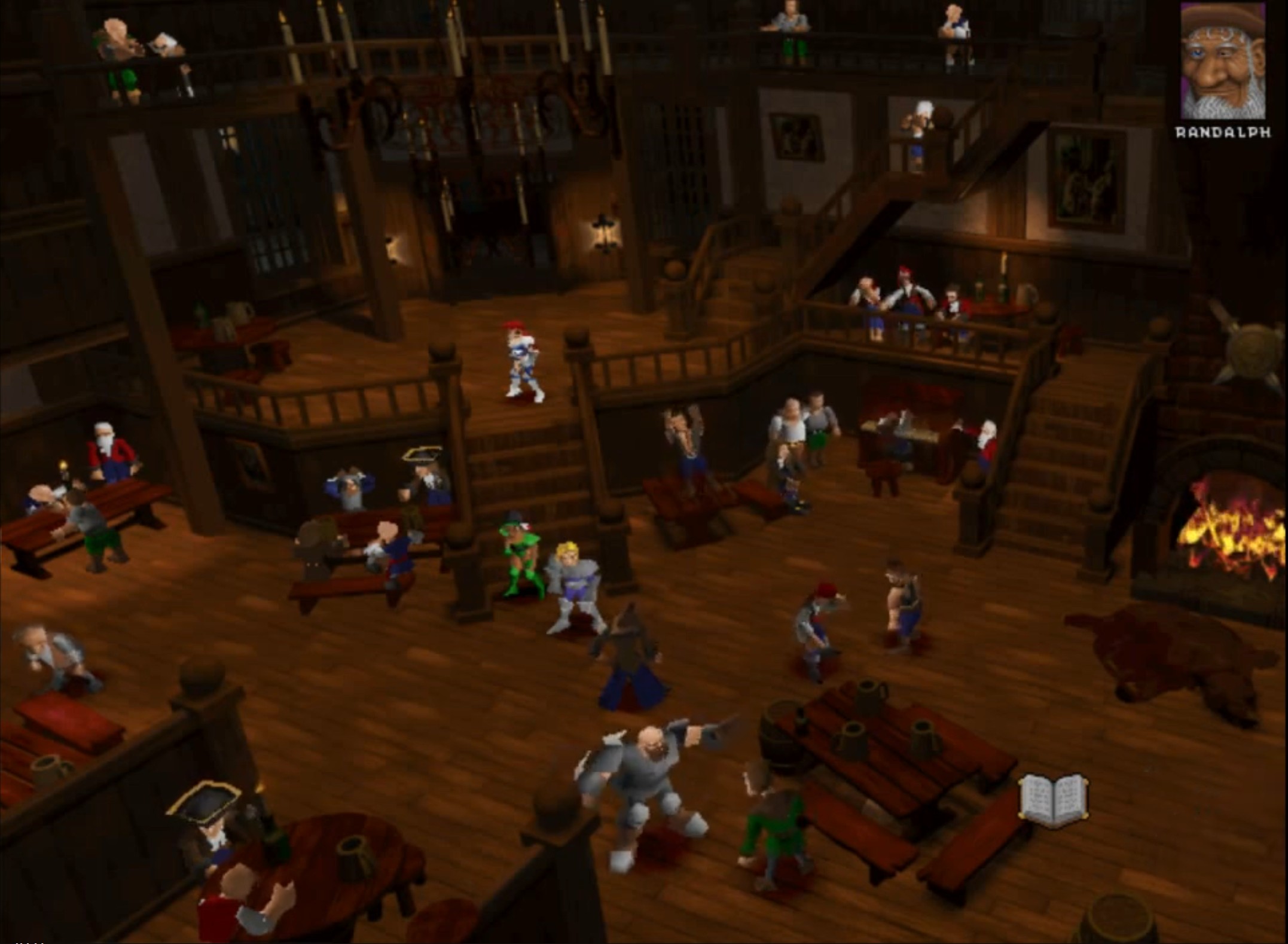Click the Randalph character portrait
The width and height of the screenshot is (1288, 944).
pos(1222,61)
